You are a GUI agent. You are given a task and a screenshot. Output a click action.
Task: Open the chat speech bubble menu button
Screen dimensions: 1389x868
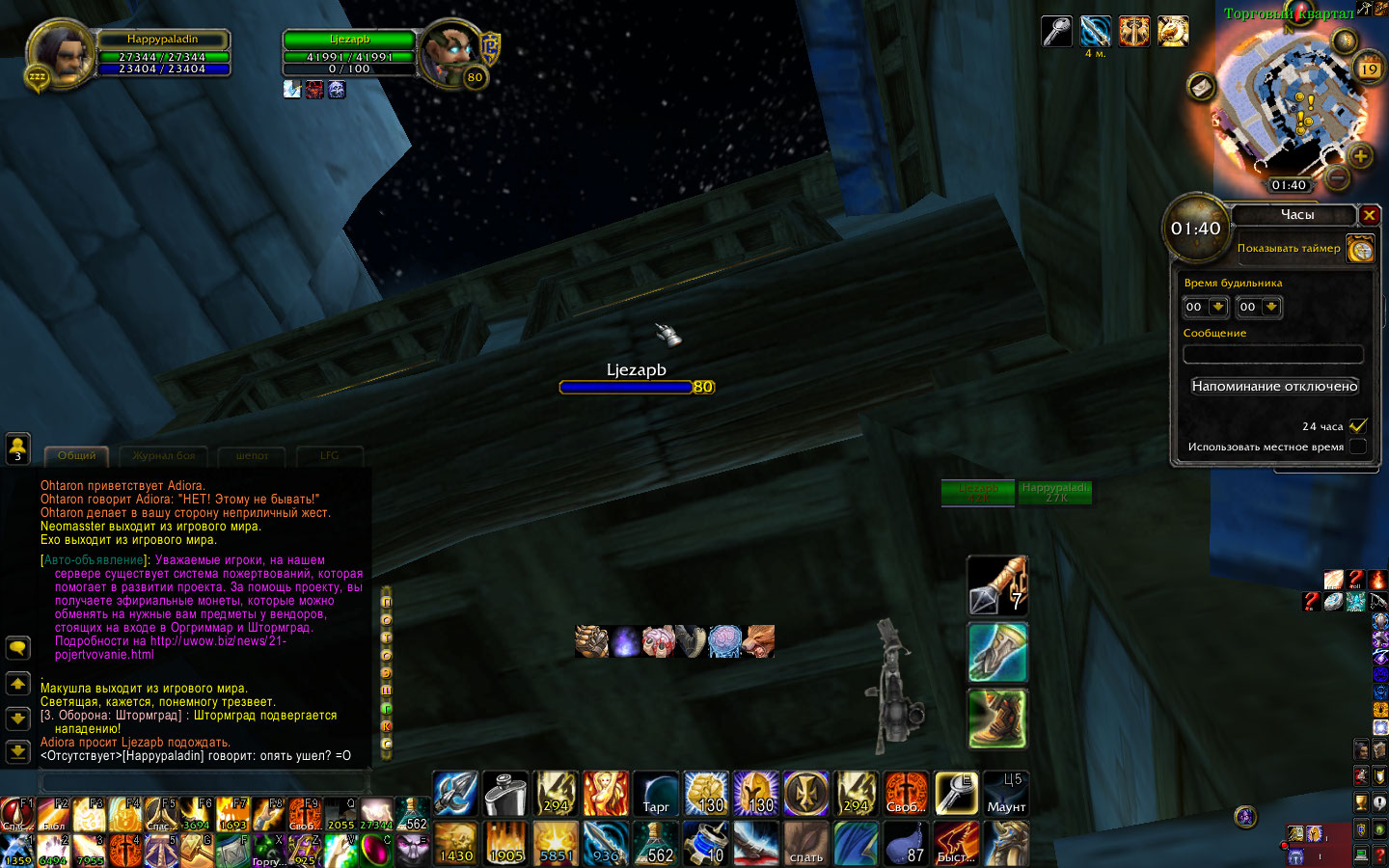click(18, 648)
